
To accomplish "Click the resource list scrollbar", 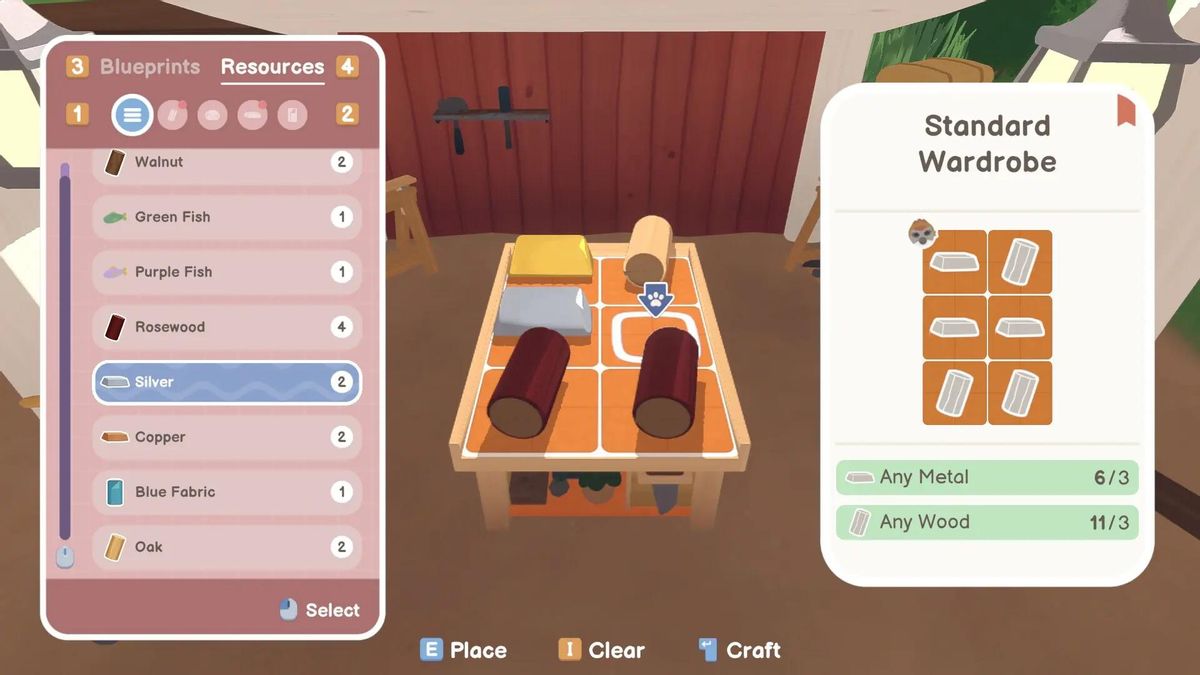I will click(65, 350).
